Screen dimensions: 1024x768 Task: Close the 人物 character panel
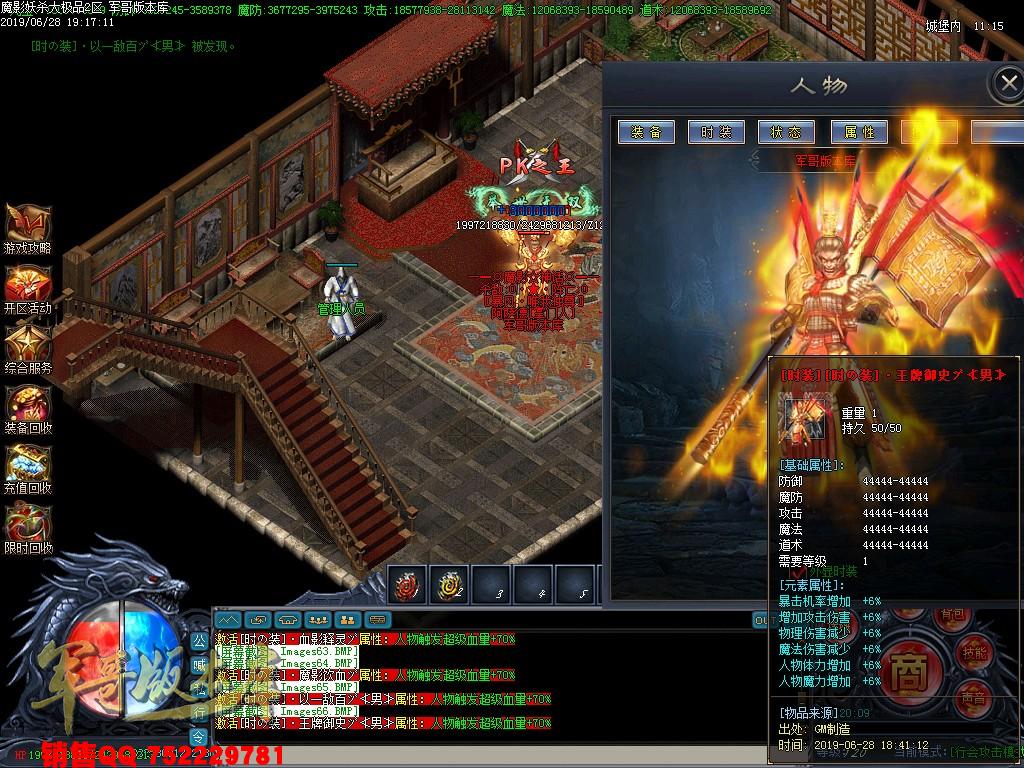point(1006,84)
